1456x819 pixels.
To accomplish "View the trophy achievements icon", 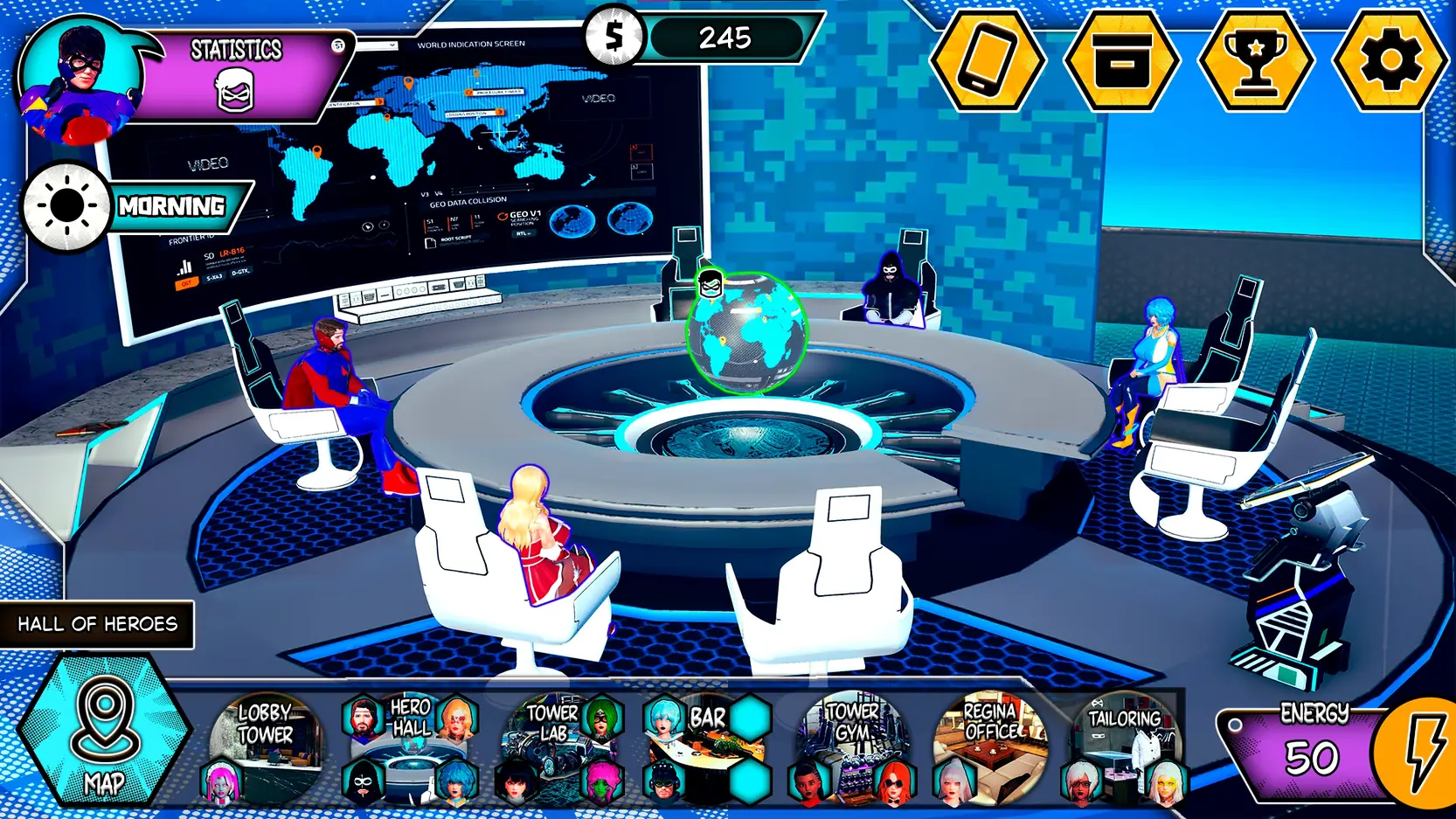I will (1255, 59).
